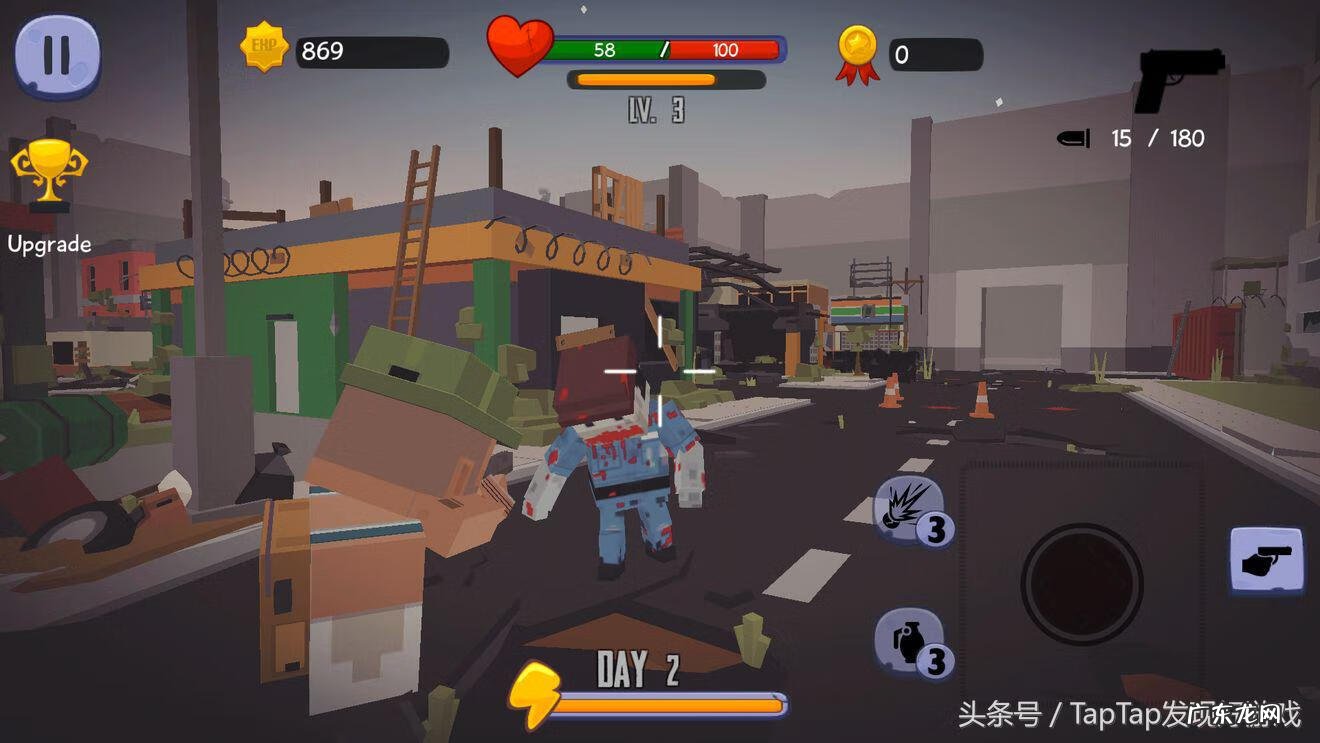Tap the virtual joystick pad

1081,581
